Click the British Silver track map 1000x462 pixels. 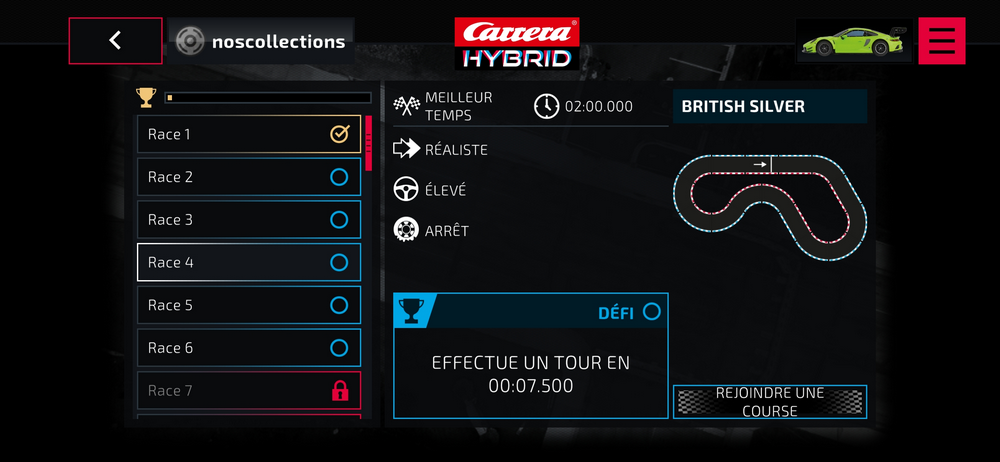(769, 207)
